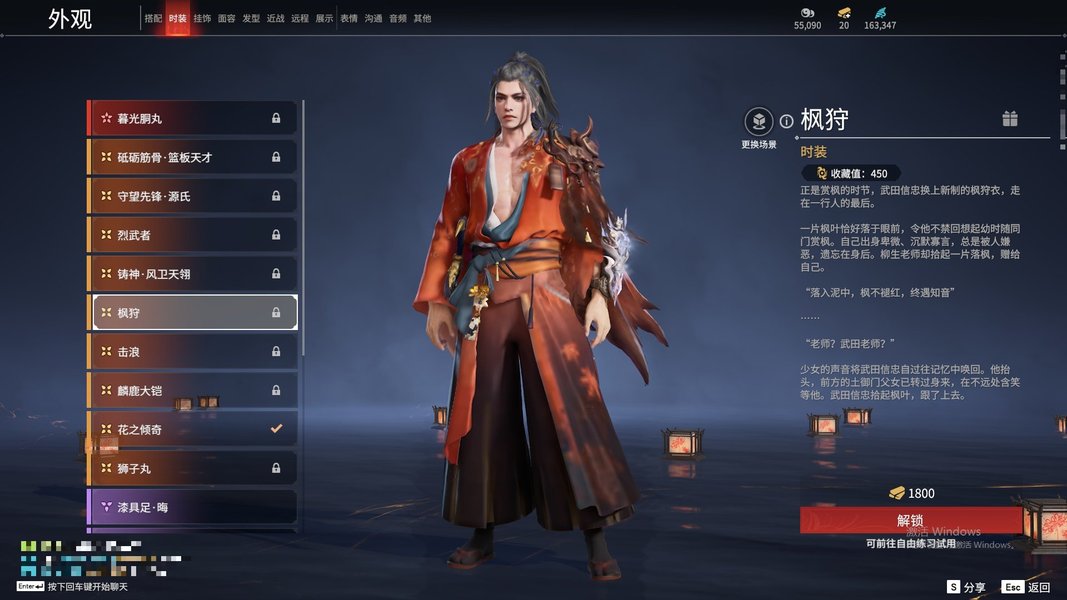Viewport: 1067px width, 600px height.
Task: Switch to the 搭配 tab
Action: pyautogui.click(x=153, y=18)
